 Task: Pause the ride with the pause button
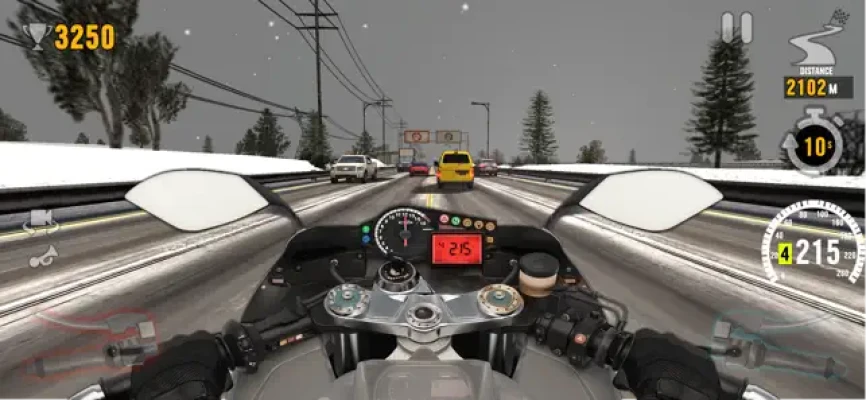point(737,27)
